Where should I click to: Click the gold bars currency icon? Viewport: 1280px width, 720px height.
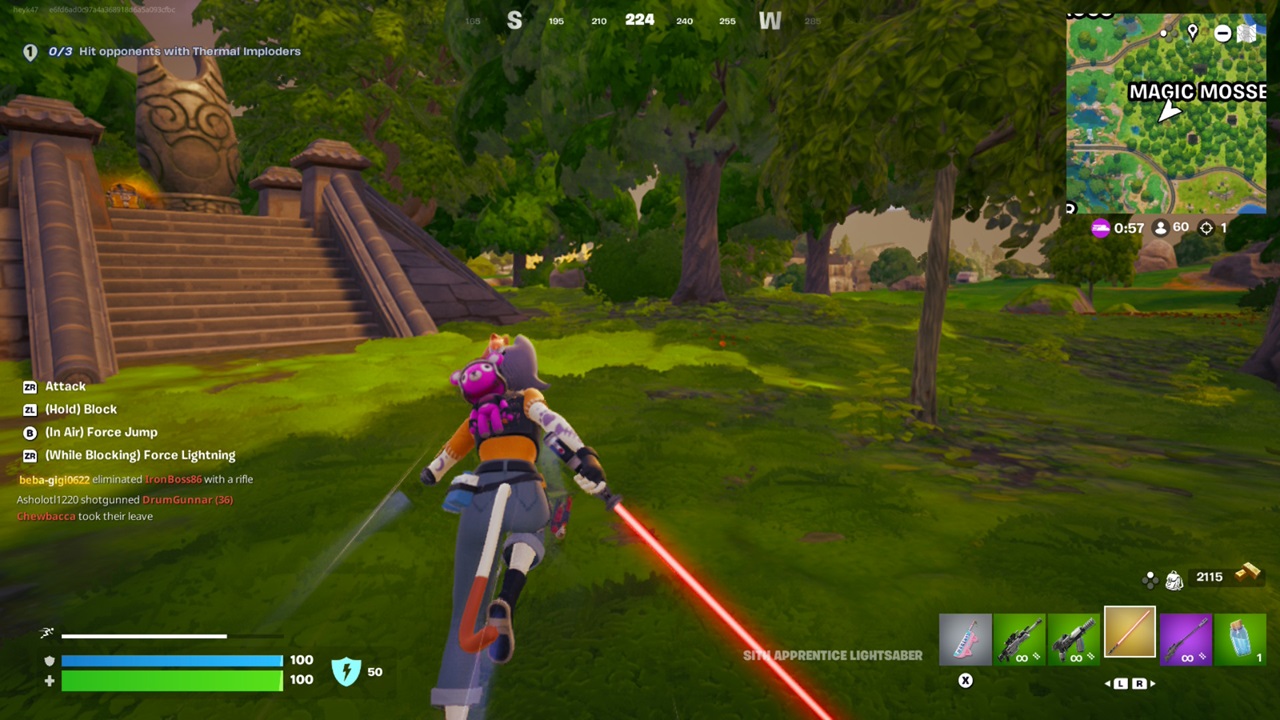[1247, 574]
